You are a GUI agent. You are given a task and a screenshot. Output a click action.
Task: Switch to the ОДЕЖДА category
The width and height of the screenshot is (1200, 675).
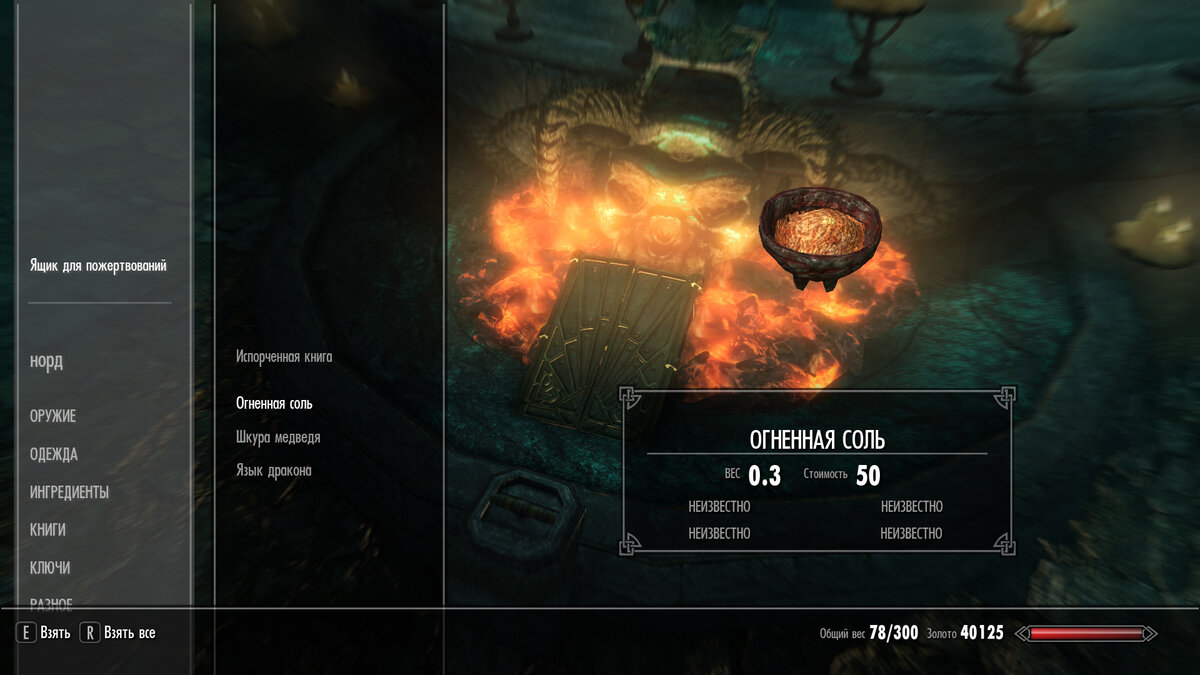(x=54, y=454)
